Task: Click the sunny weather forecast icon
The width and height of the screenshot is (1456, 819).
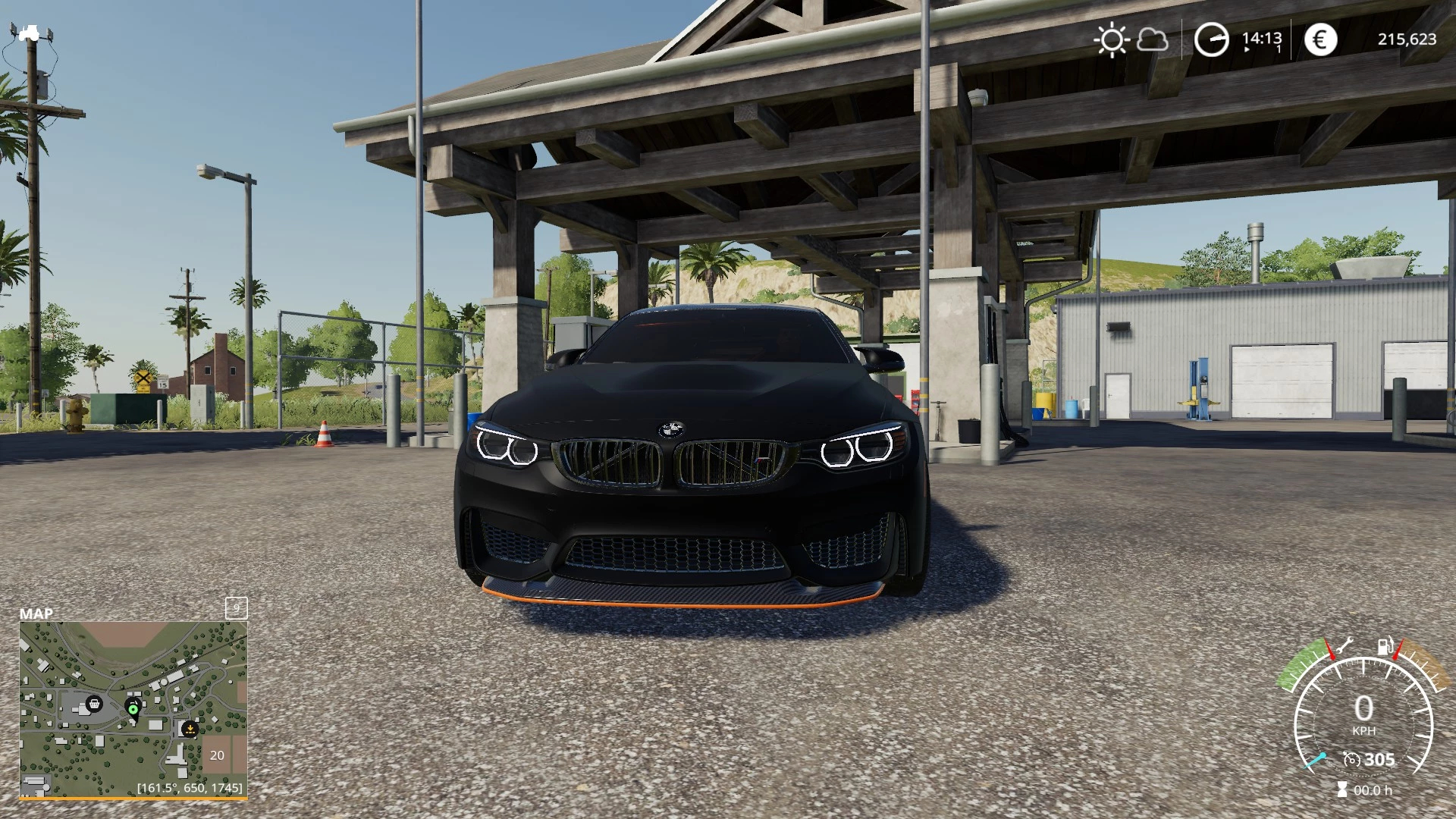Action: point(1112,39)
